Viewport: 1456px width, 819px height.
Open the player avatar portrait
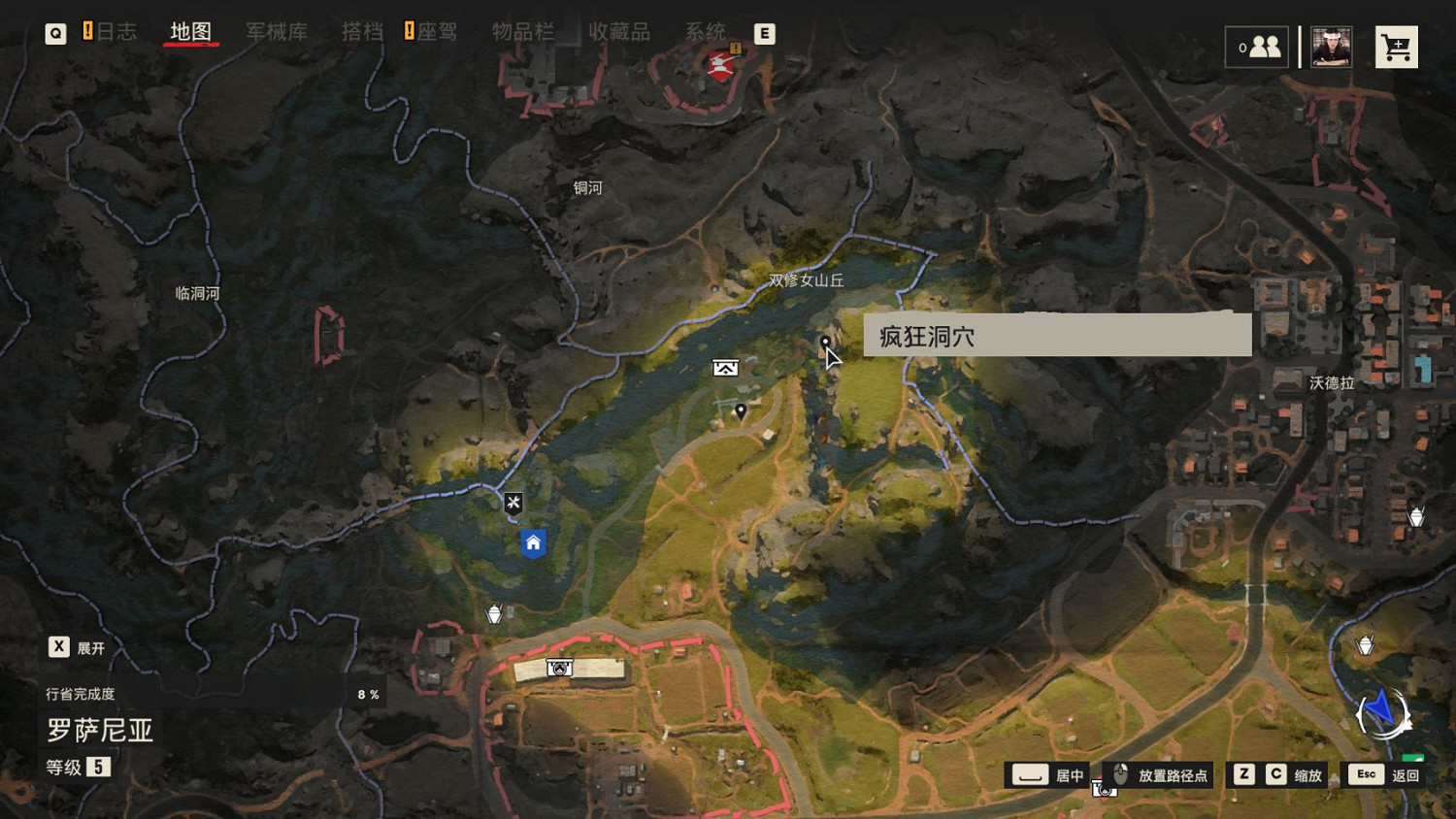click(1331, 46)
